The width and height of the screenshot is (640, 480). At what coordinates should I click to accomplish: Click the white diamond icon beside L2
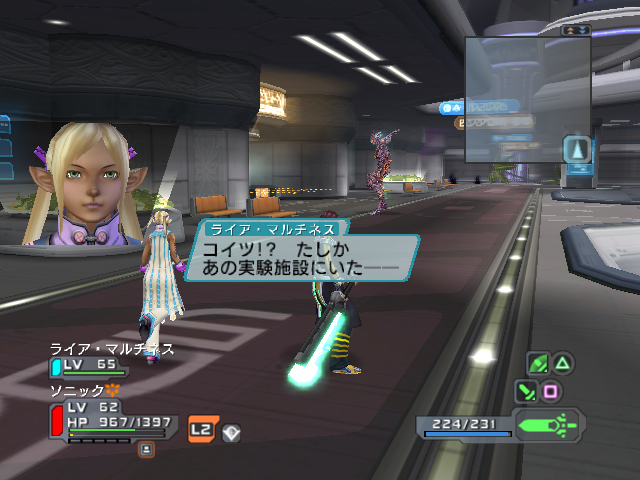[230, 431]
